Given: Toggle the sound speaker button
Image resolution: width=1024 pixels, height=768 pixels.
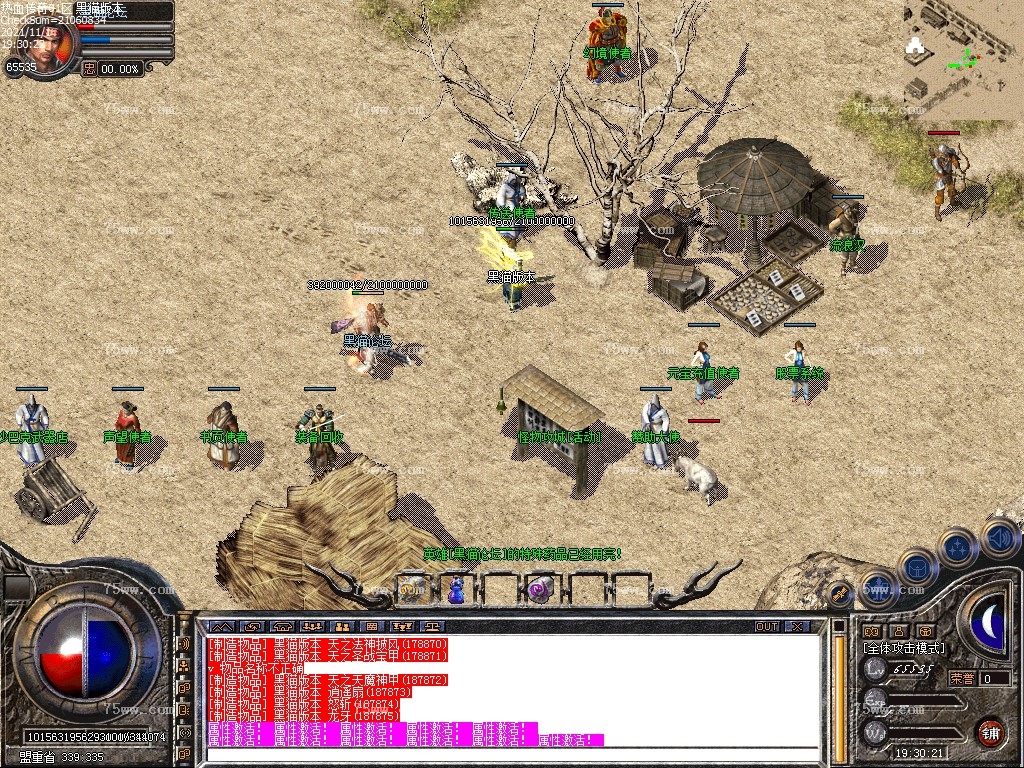Looking at the screenshot, I should pos(1000,538).
